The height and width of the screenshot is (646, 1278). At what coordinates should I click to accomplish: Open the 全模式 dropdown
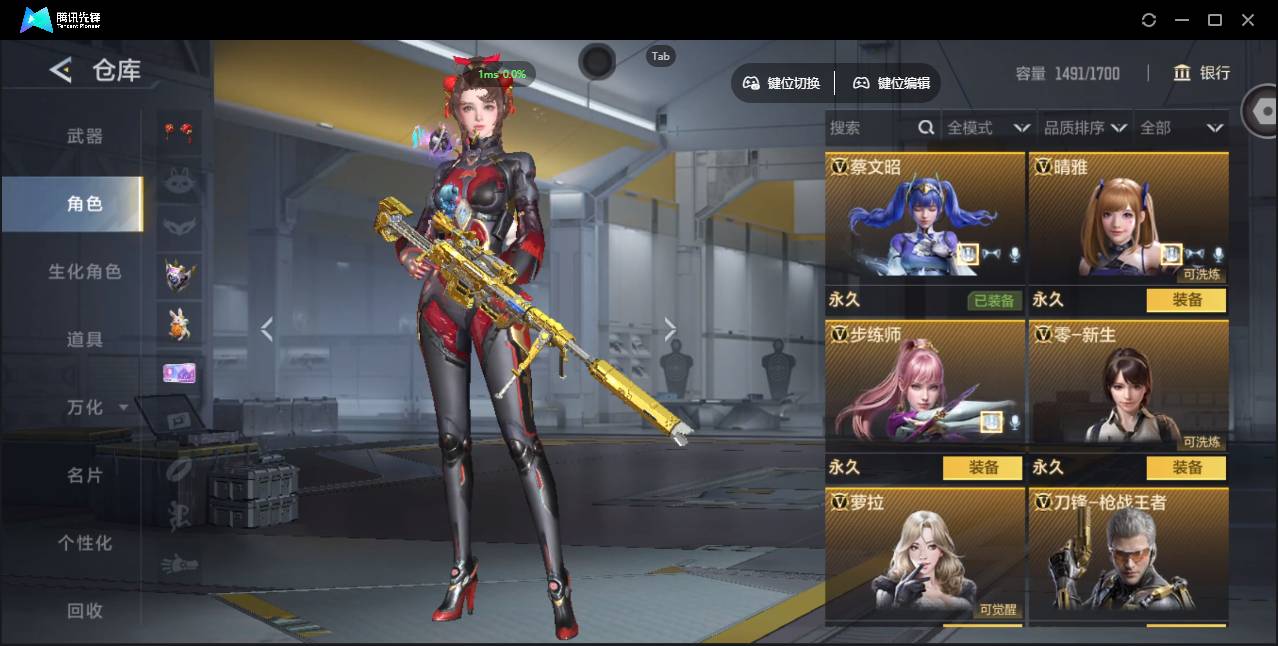coord(988,128)
